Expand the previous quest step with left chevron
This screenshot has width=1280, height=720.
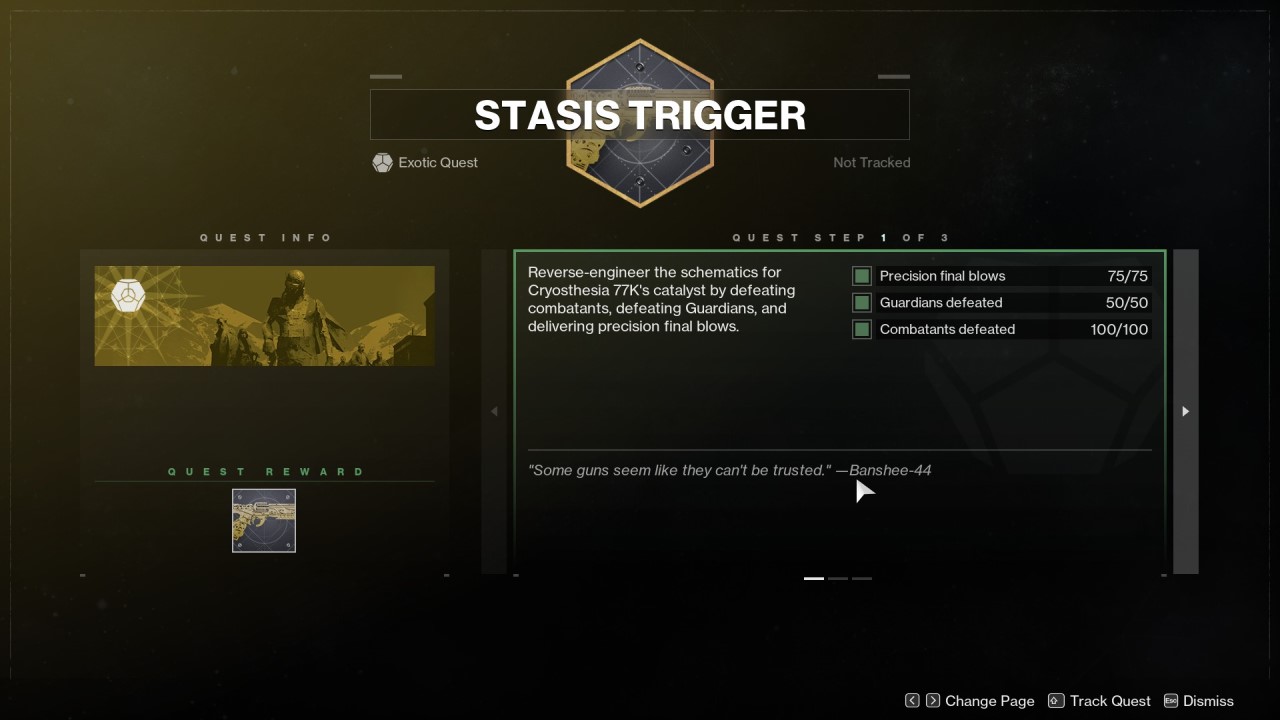click(493, 411)
